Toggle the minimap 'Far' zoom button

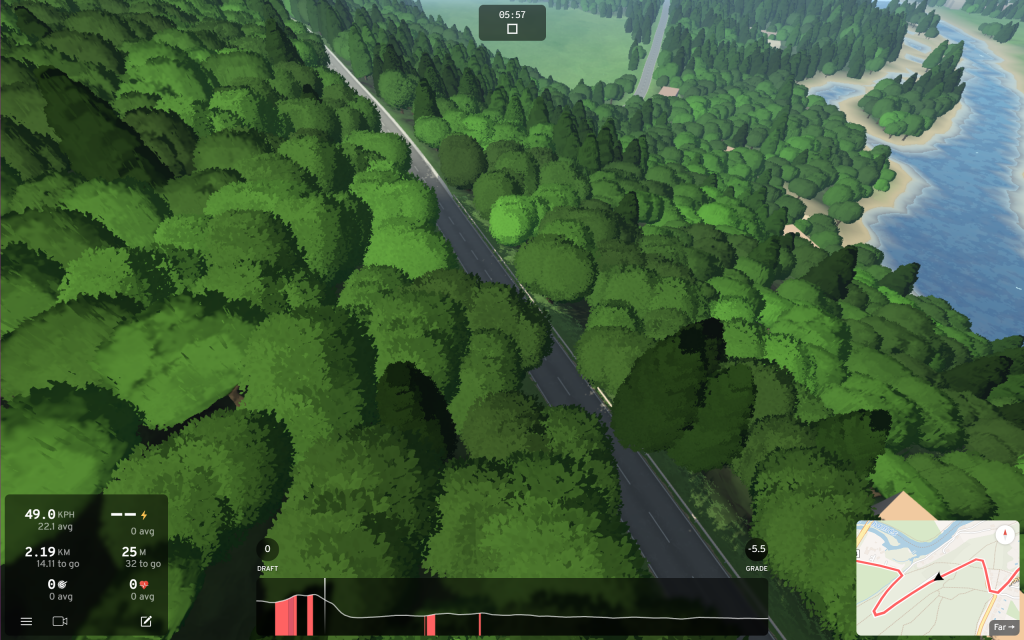click(1002, 627)
